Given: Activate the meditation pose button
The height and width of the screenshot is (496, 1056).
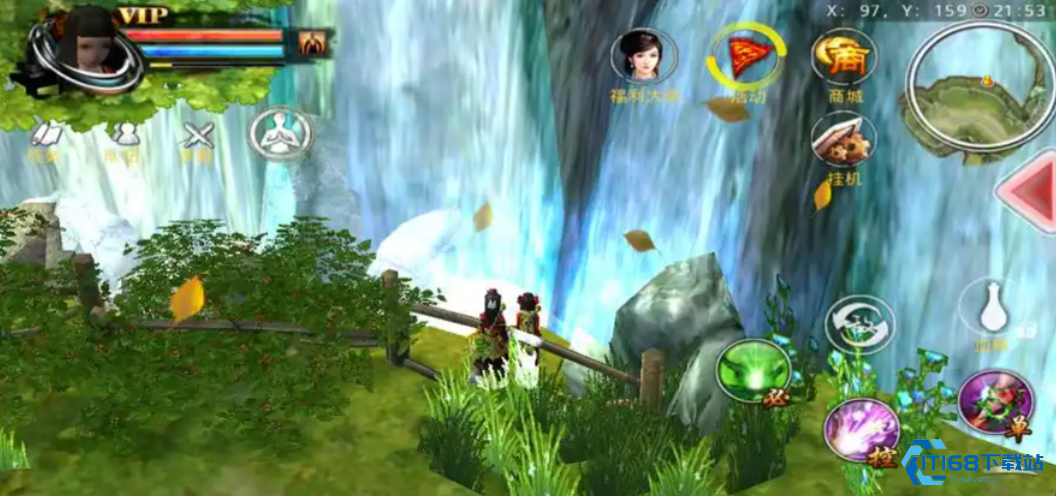Looking at the screenshot, I should [x=281, y=133].
